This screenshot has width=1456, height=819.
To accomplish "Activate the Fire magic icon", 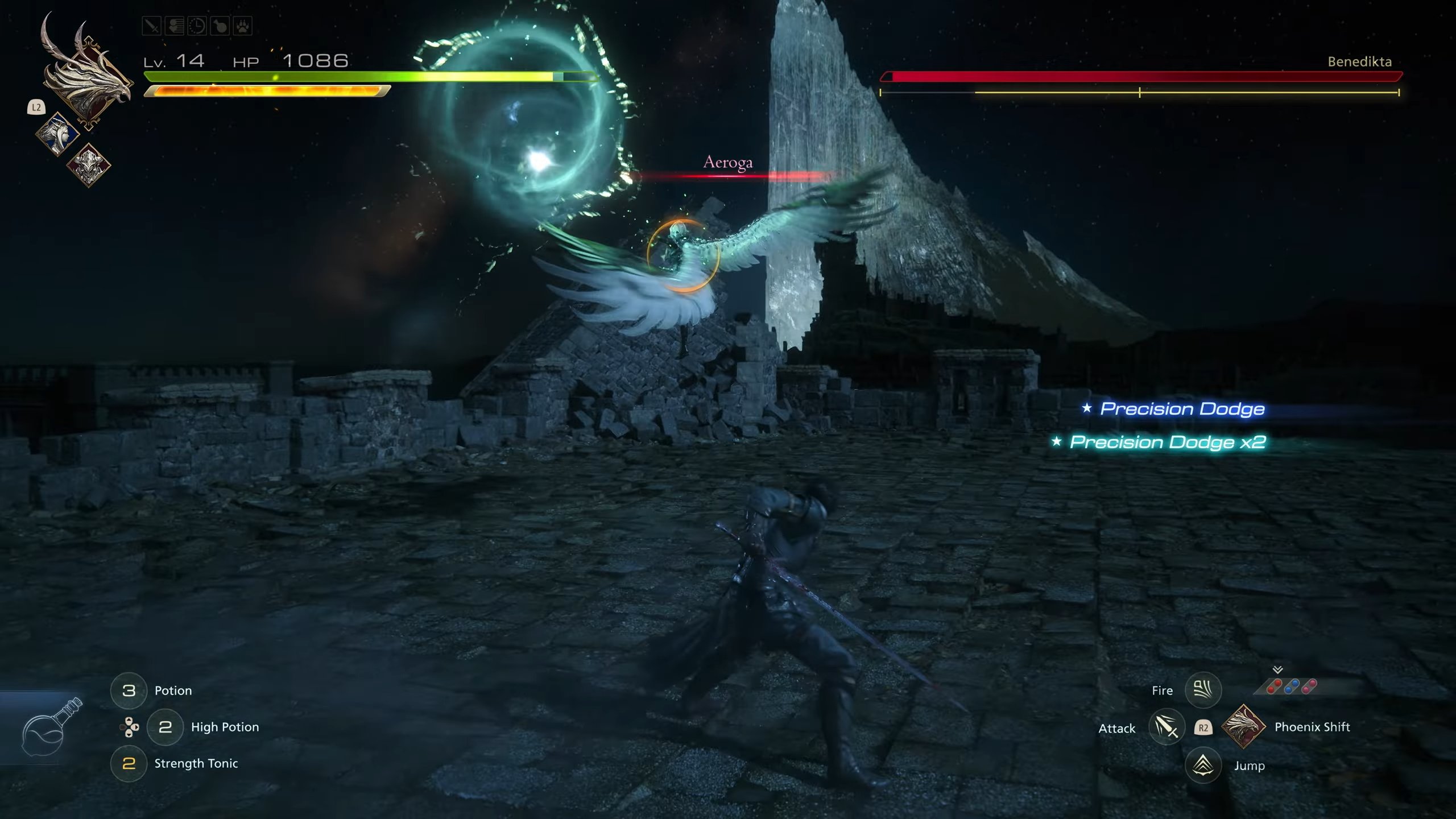I will [x=1202, y=690].
